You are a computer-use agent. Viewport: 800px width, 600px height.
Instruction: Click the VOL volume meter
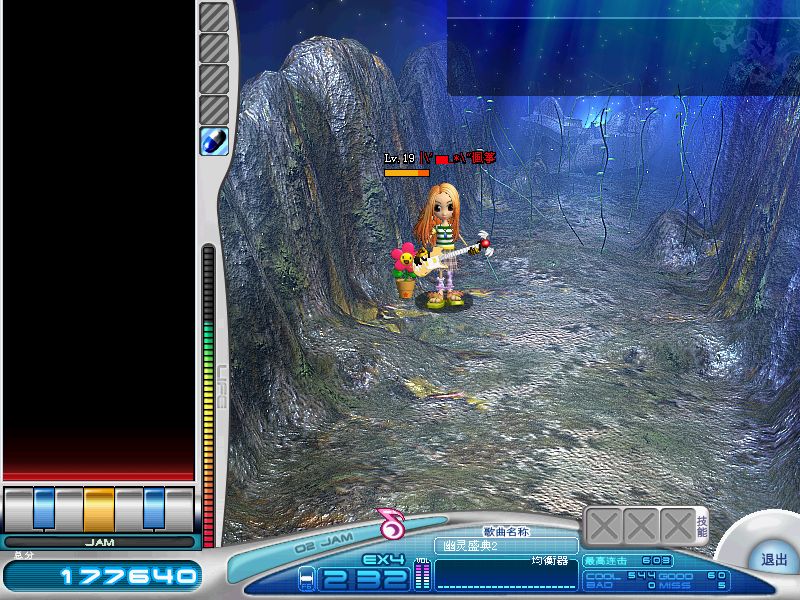[x=421, y=575]
